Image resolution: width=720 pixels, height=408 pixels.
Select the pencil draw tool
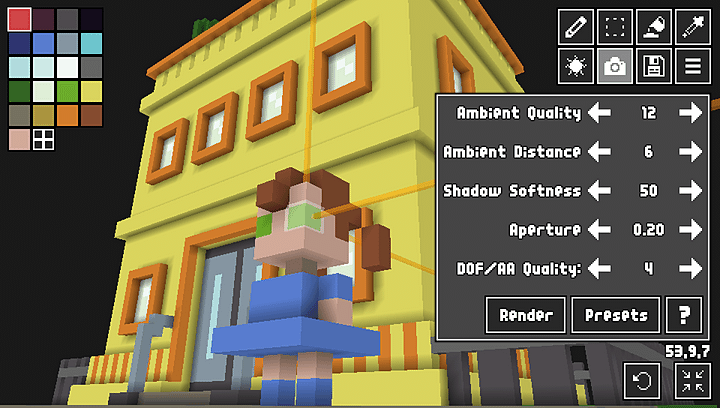click(x=575, y=27)
